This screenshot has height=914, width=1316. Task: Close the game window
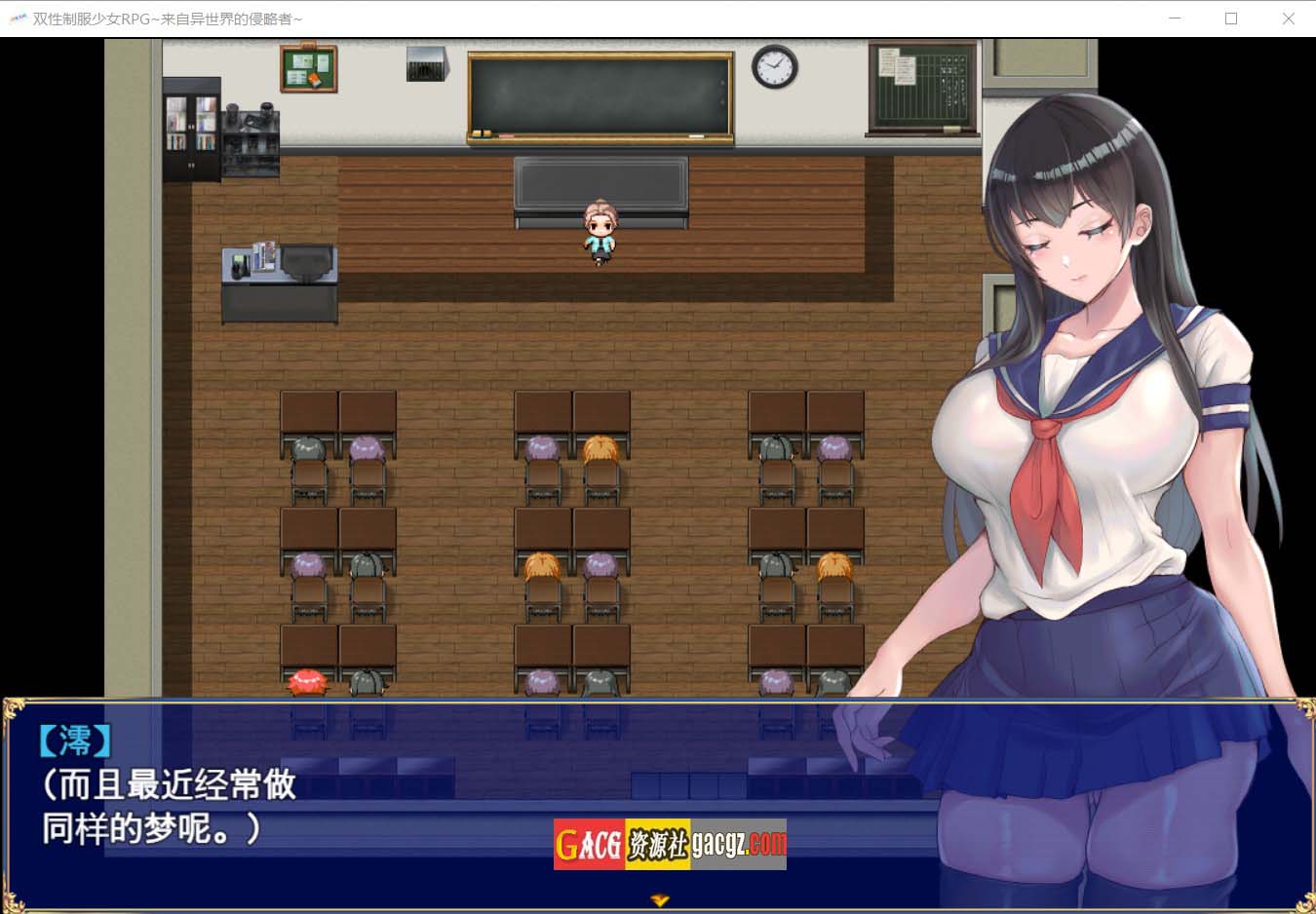coord(1288,19)
